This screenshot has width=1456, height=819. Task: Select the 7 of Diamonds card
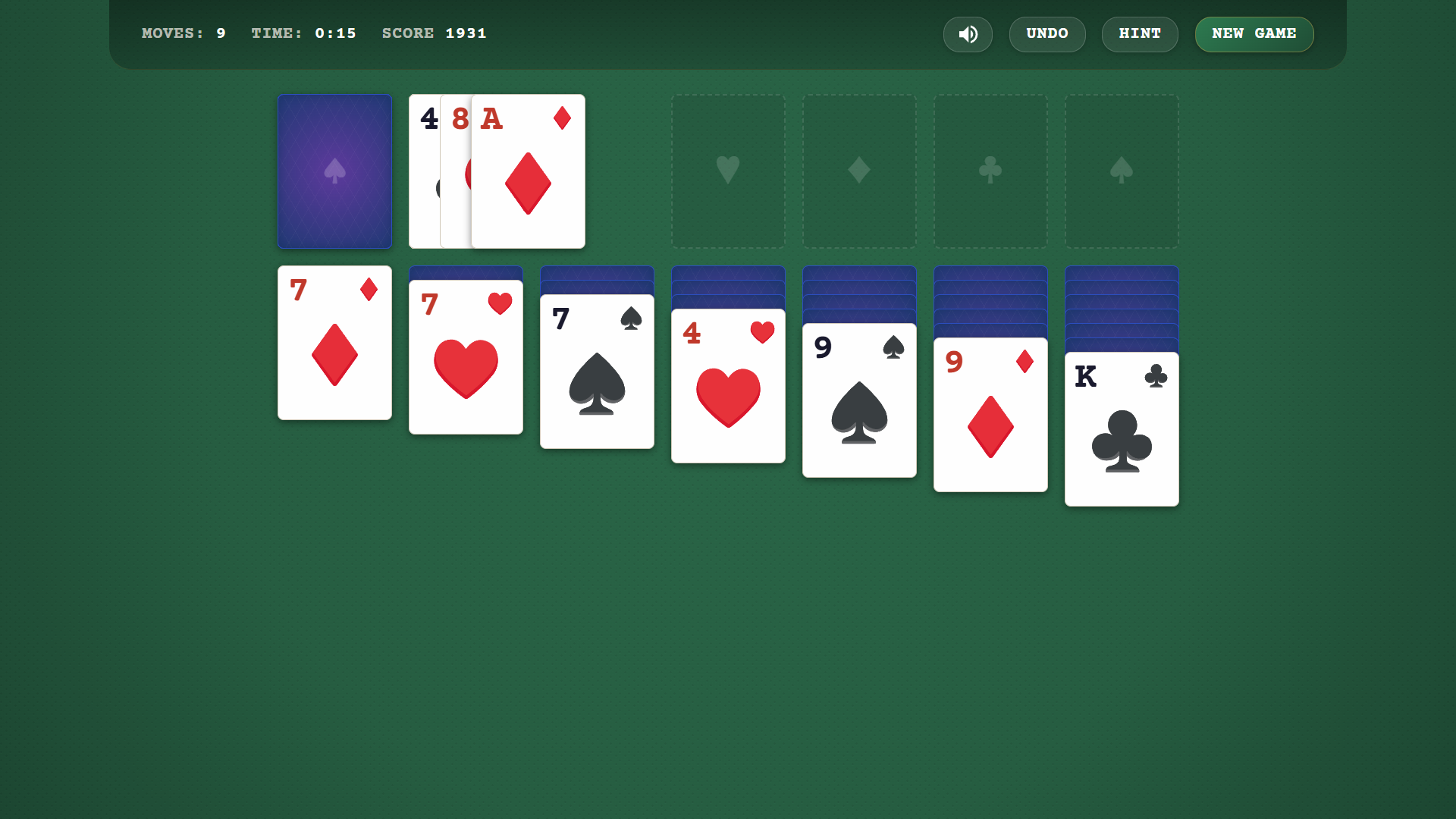pos(334,342)
